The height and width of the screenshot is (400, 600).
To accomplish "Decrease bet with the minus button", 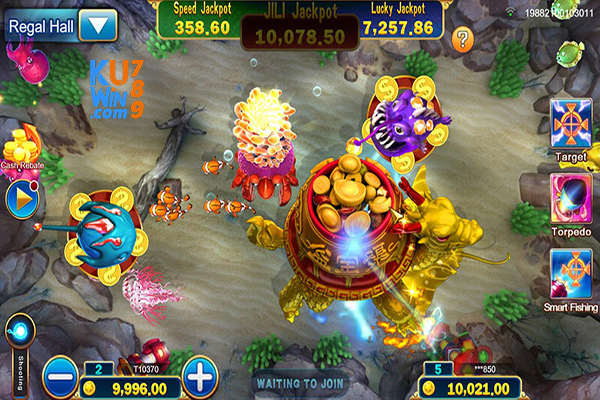I will 59,377.
